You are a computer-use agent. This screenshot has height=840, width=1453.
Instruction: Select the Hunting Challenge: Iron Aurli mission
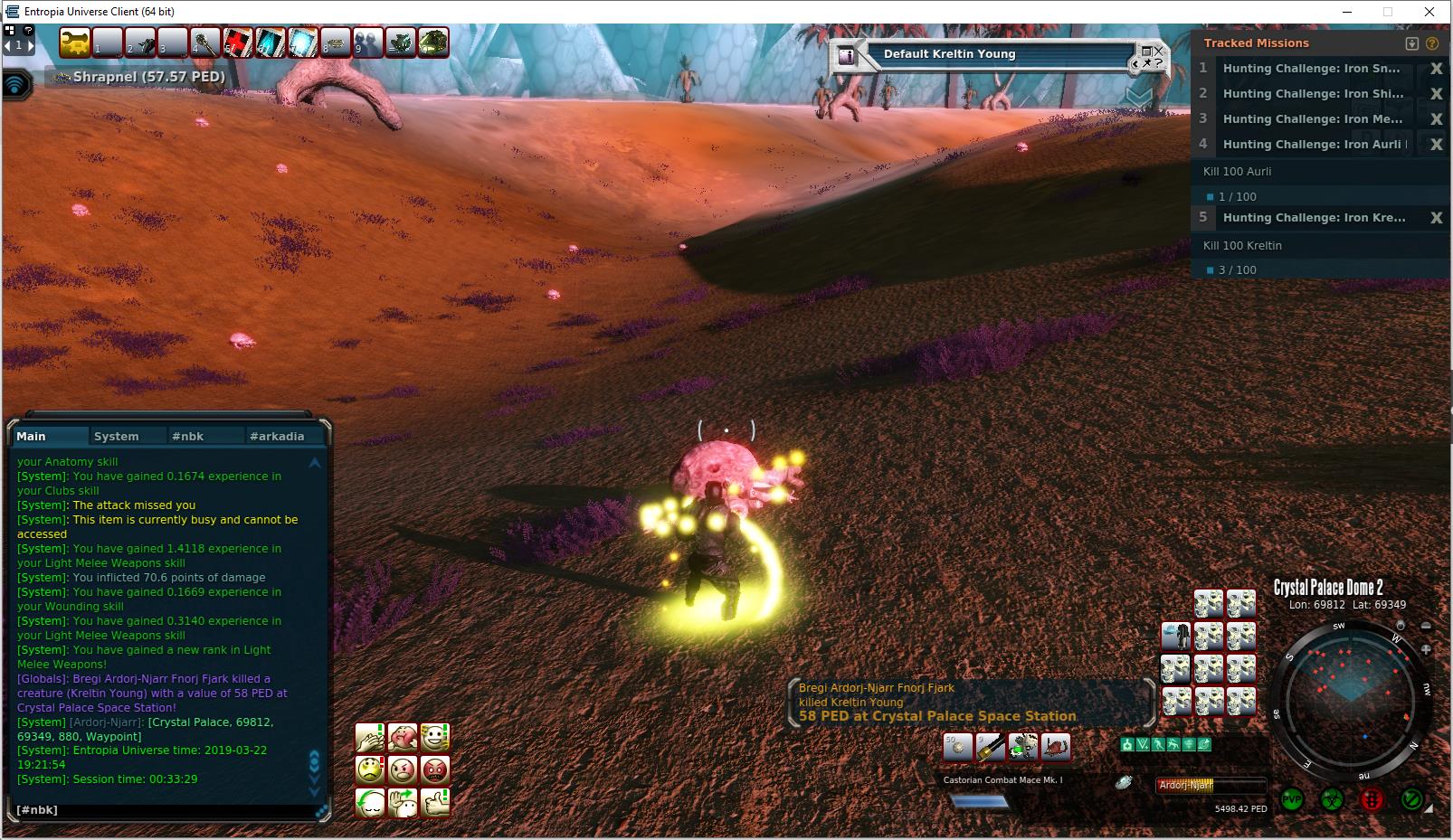[x=1312, y=144]
